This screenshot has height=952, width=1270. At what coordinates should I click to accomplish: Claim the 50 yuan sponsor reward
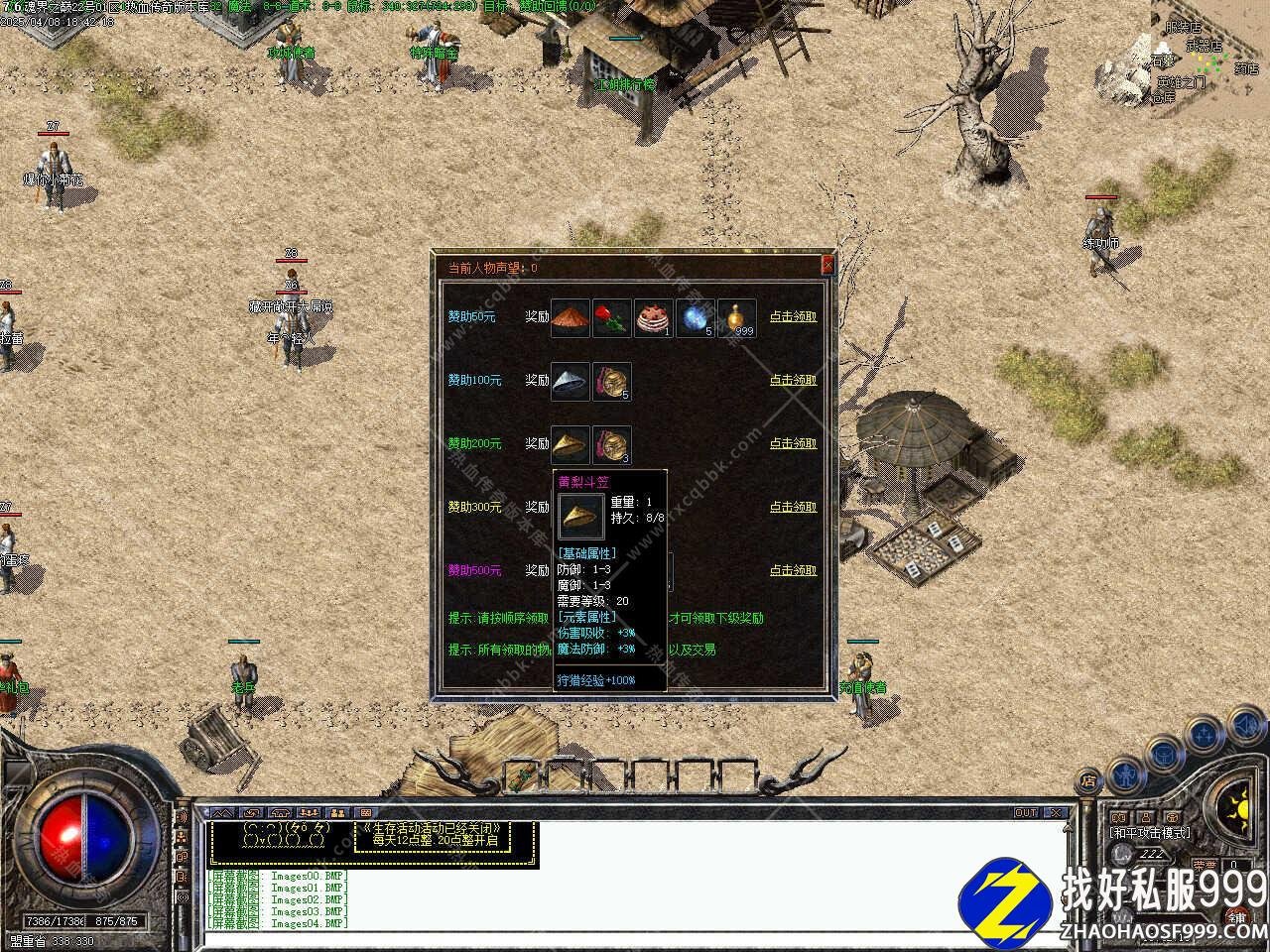click(793, 316)
